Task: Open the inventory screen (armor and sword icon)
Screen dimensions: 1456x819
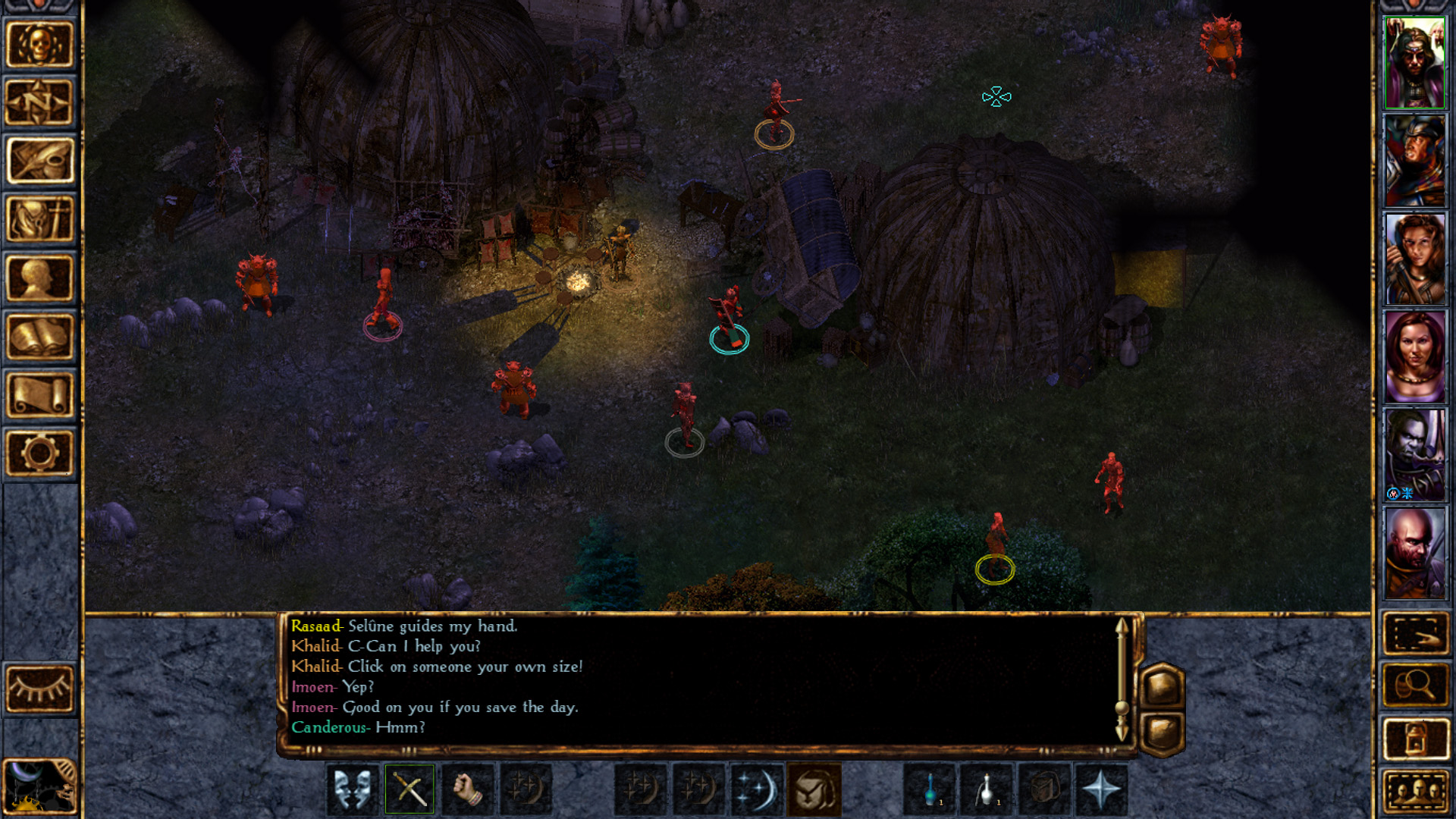Action: (x=39, y=219)
